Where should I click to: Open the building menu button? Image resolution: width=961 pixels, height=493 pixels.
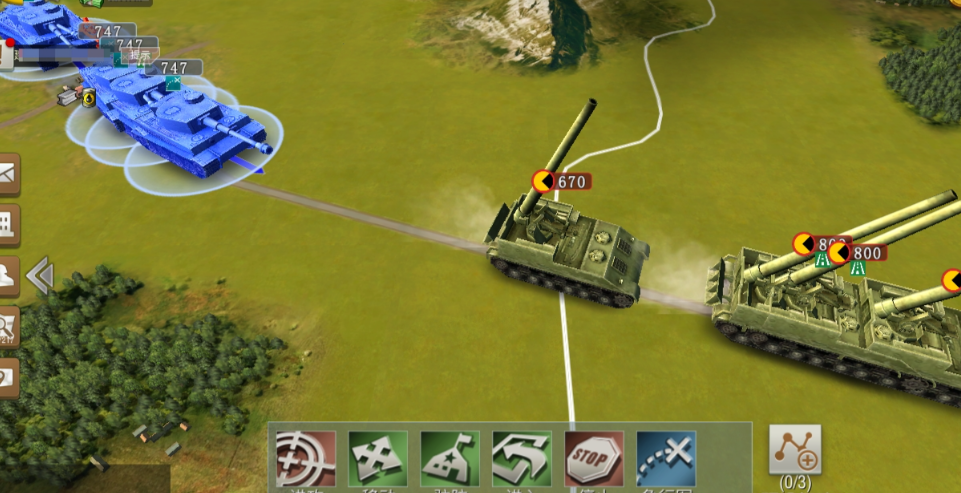click(8, 225)
